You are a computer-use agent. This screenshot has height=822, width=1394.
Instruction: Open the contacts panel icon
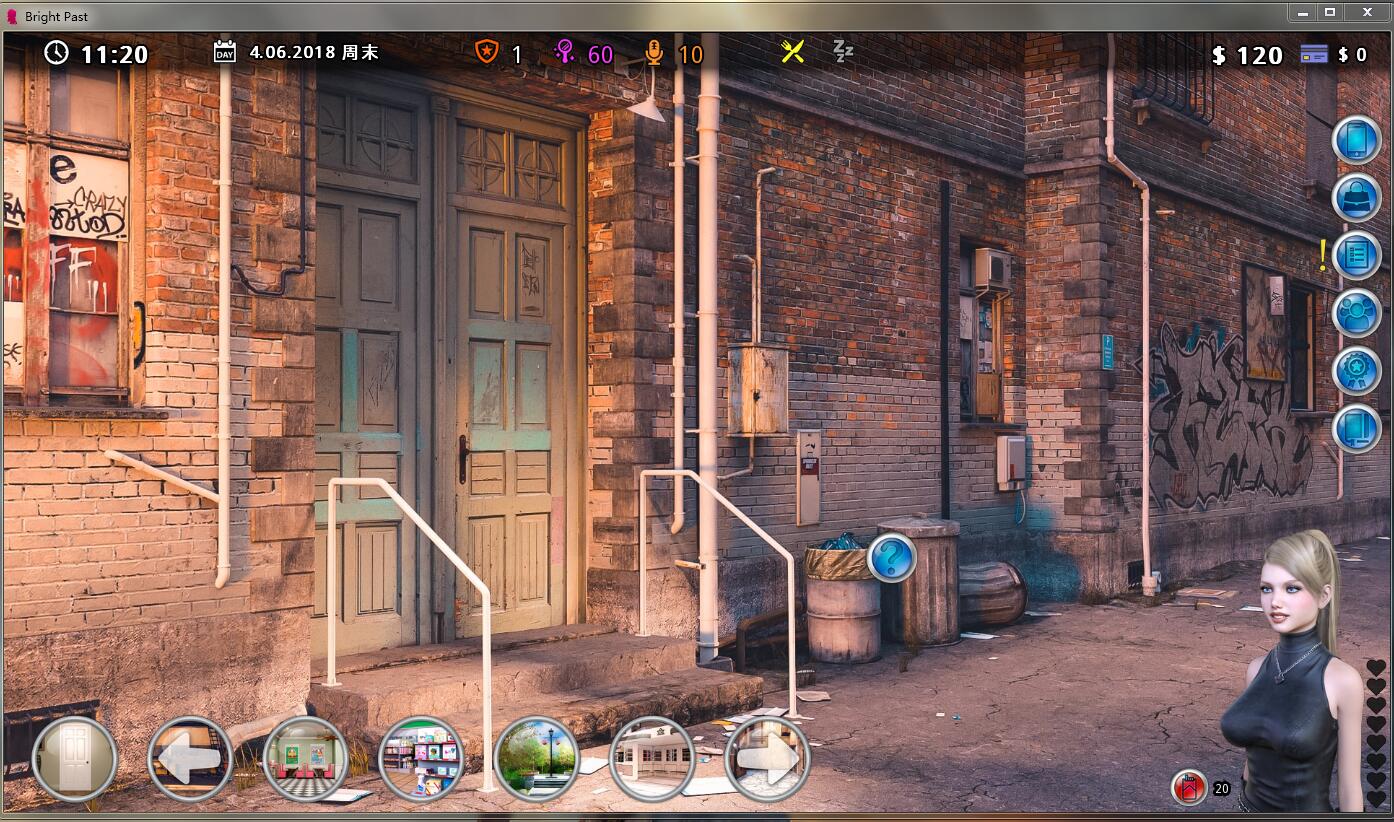click(1356, 312)
